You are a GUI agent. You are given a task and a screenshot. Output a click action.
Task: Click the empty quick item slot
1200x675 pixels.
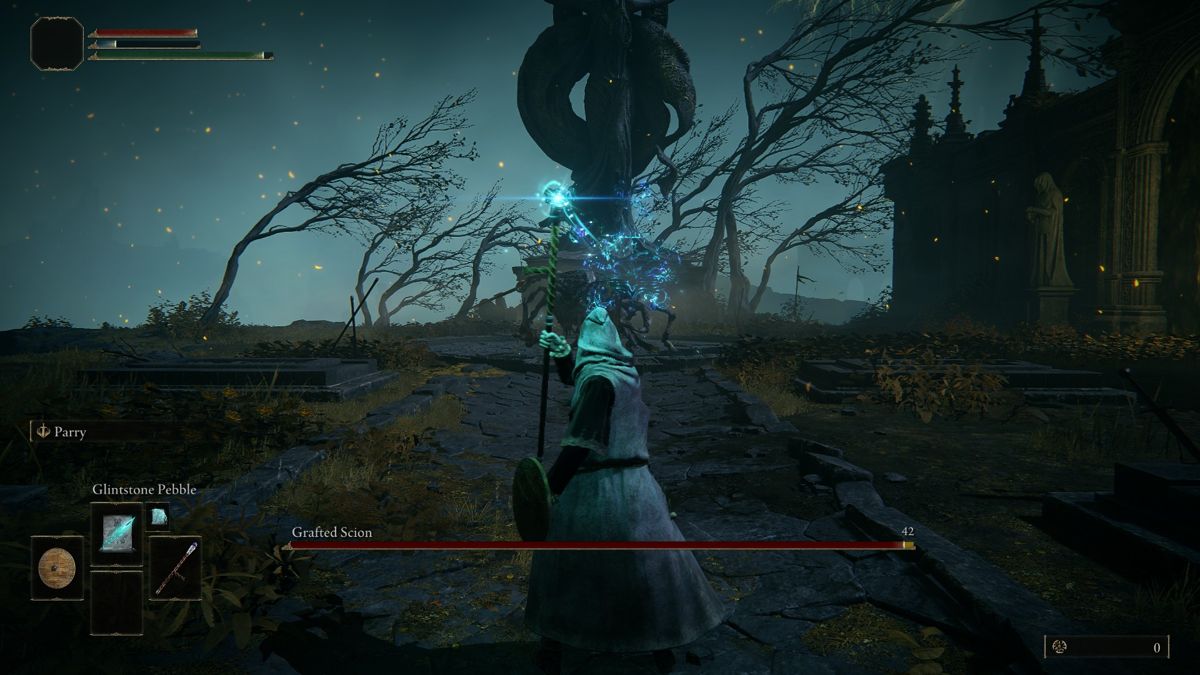click(x=116, y=603)
